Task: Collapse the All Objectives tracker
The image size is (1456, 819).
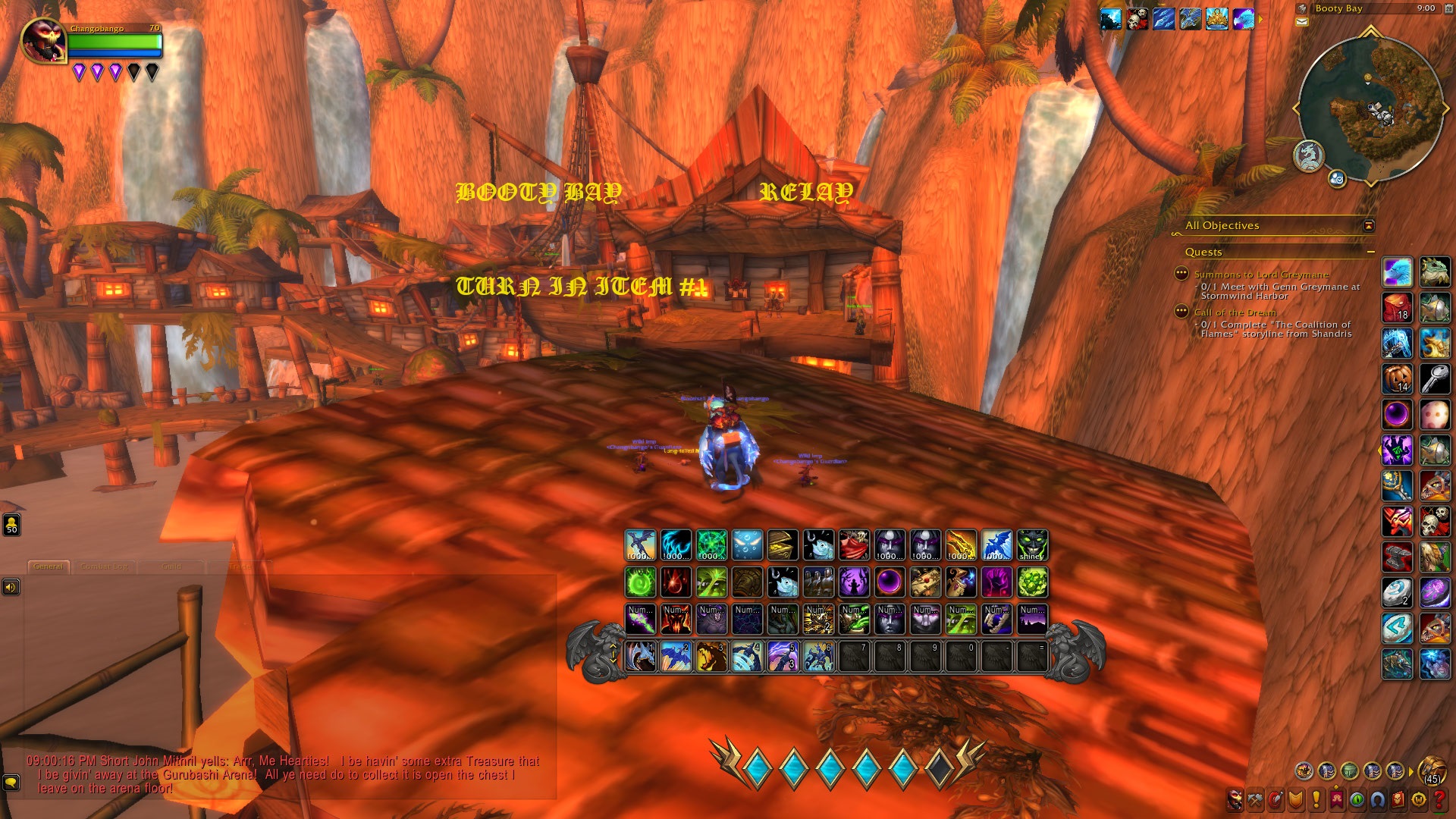Action: pyautogui.click(x=1368, y=225)
